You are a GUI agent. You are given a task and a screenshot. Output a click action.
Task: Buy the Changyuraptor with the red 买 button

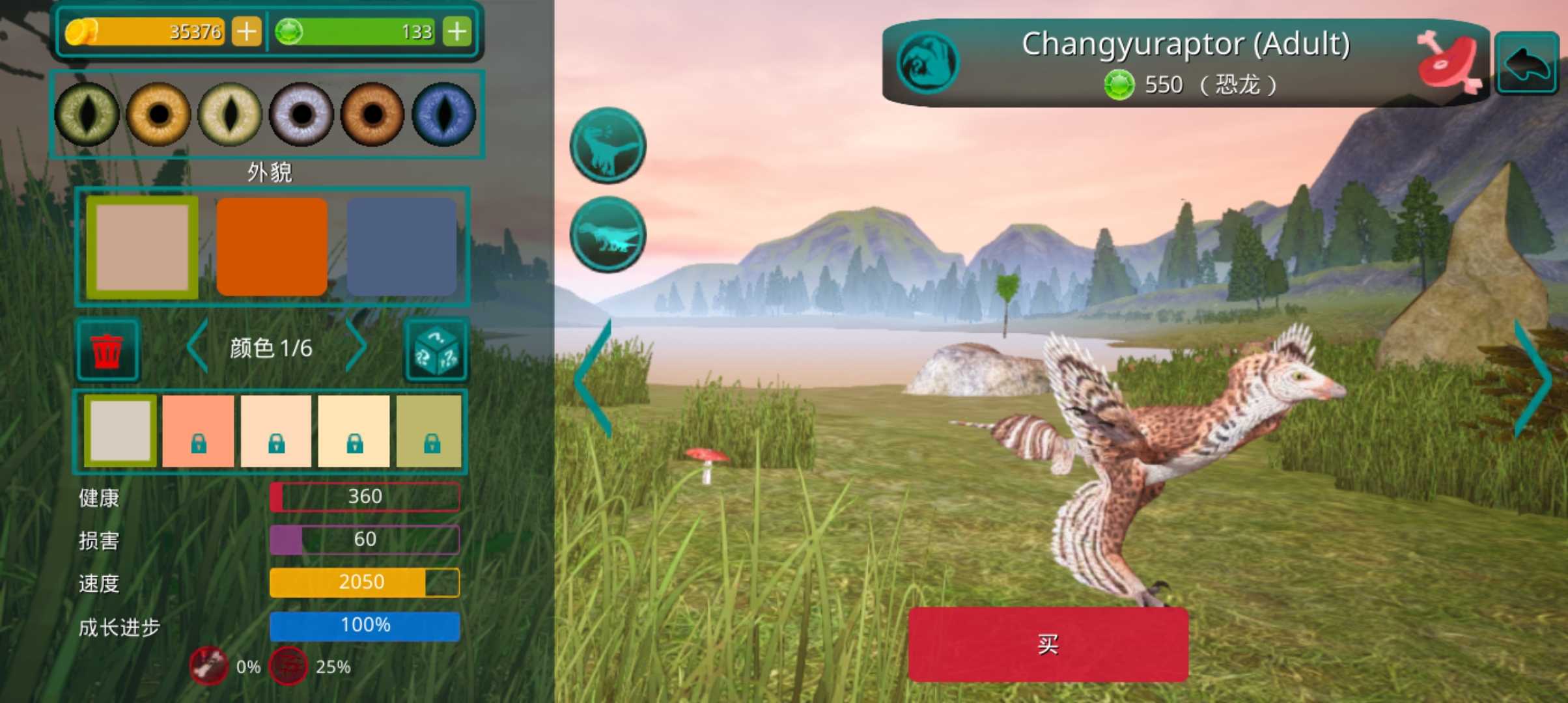click(1048, 644)
